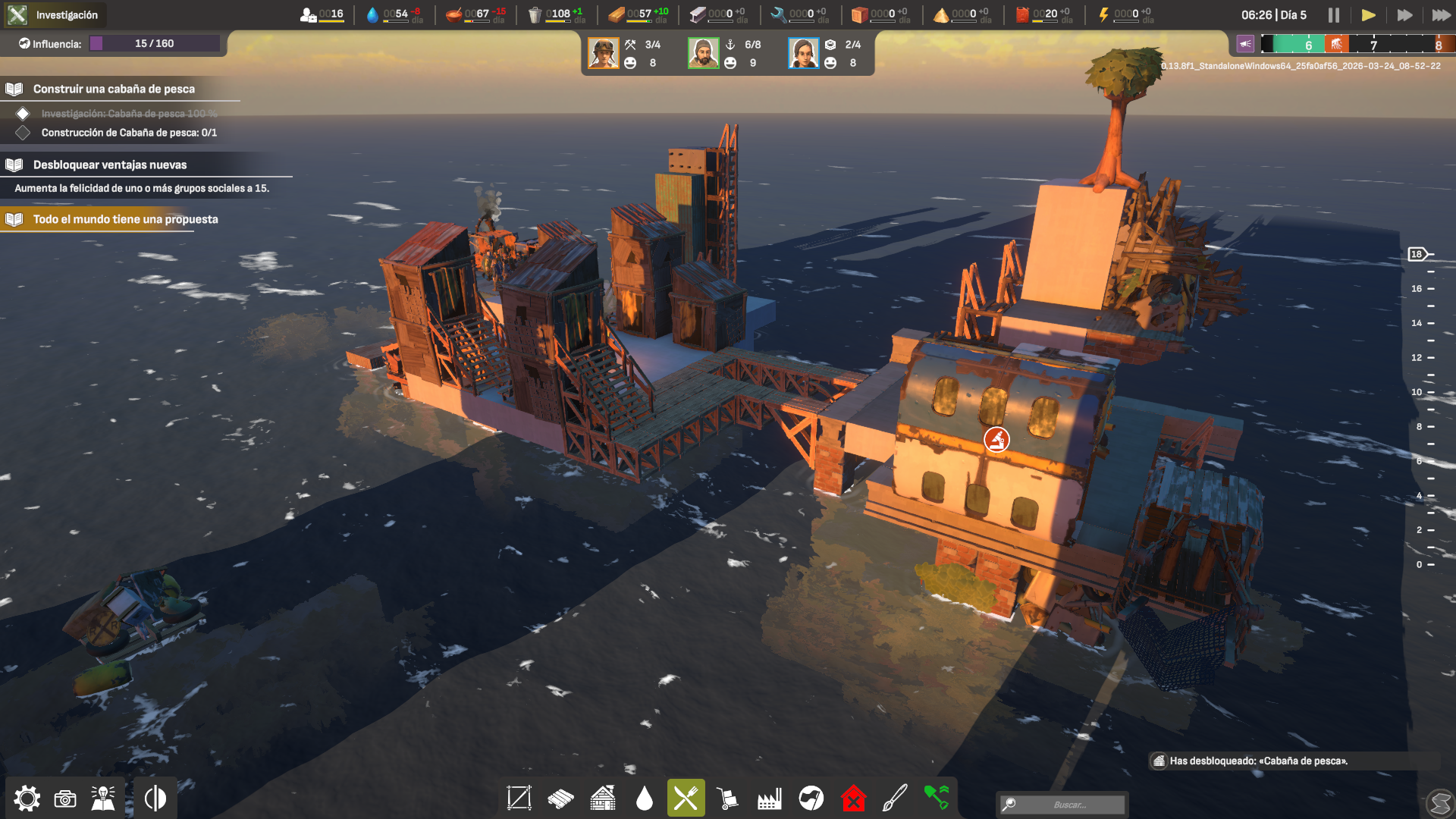Toggle the half-circle view mode button
The image size is (1456, 819).
coord(155,799)
